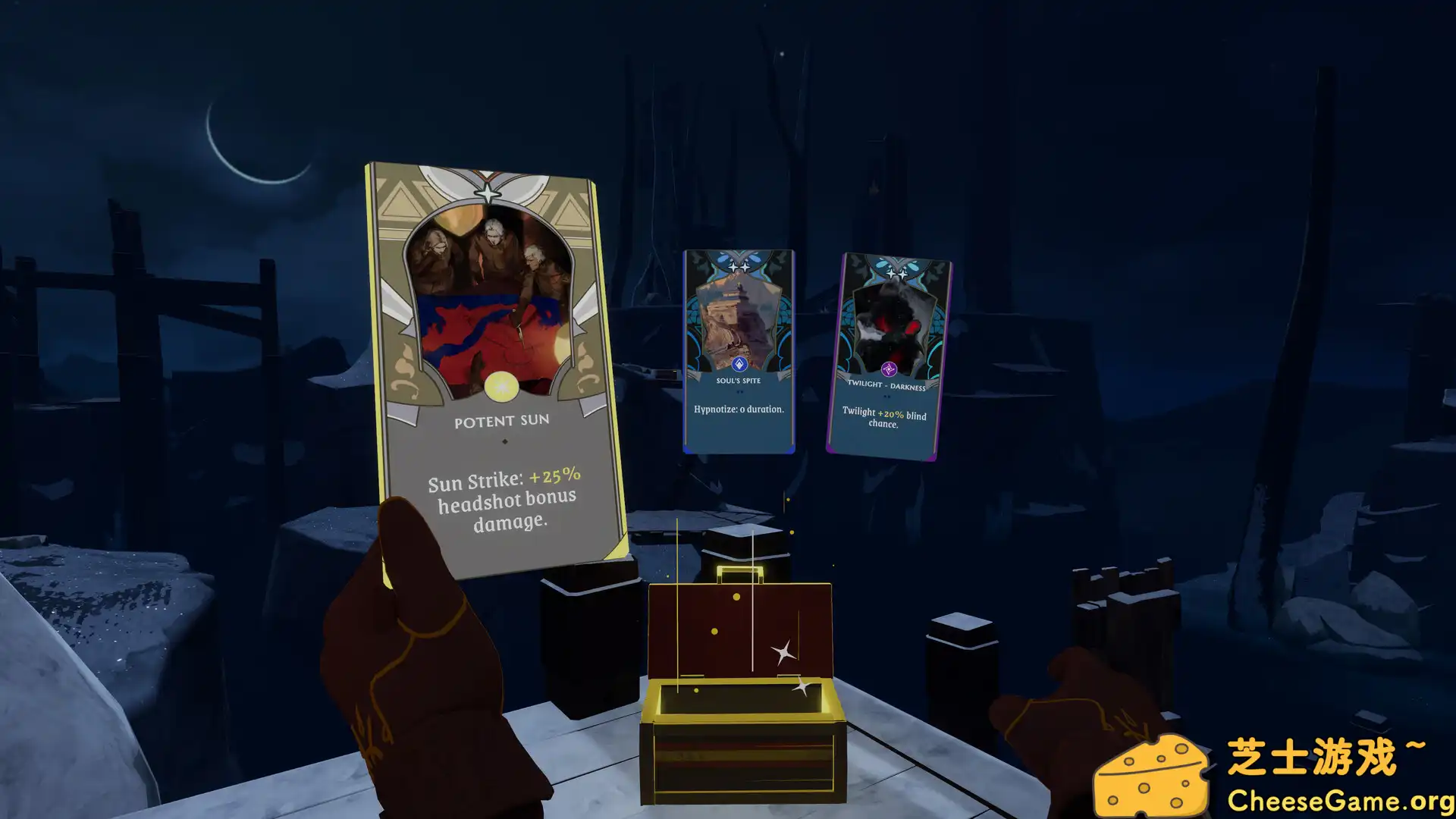The width and height of the screenshot is (1456, 819).
Task: Click the star ornament atop the Potent Sun card
Action: coord(489,191)
